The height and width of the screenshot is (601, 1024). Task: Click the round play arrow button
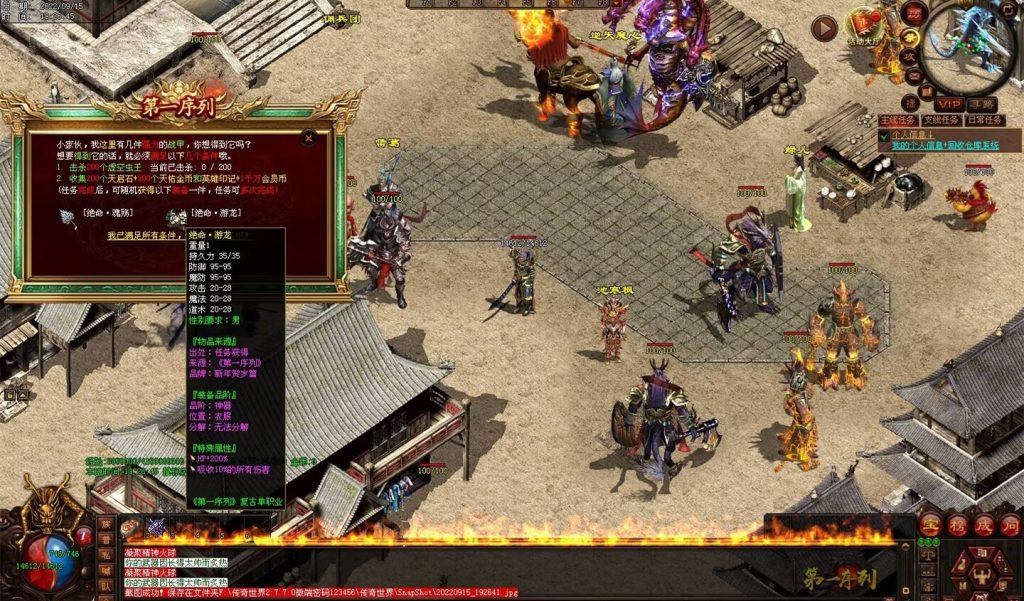tap(824, 28)
